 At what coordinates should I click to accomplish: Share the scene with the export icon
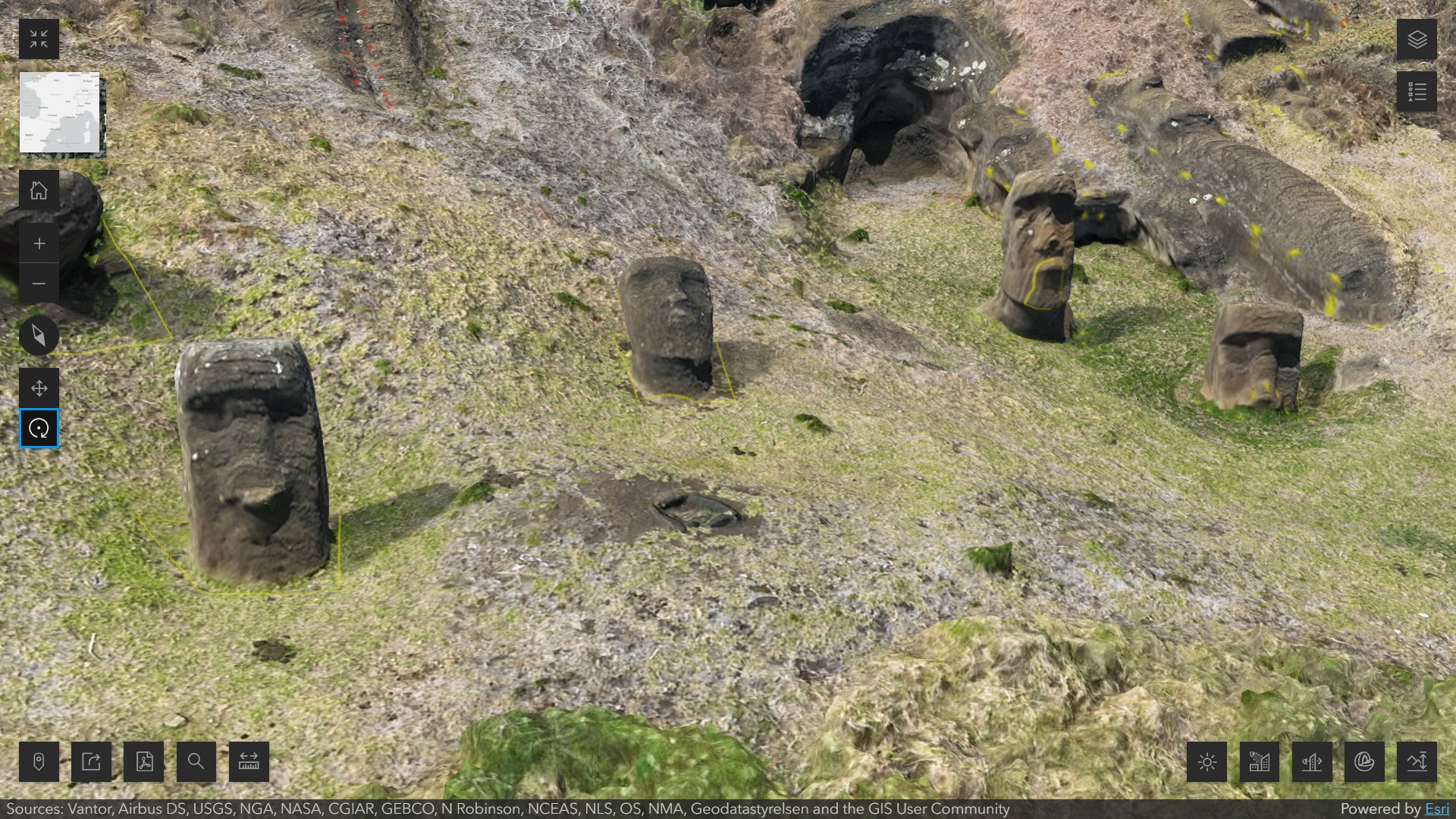(x=91, y=761)
